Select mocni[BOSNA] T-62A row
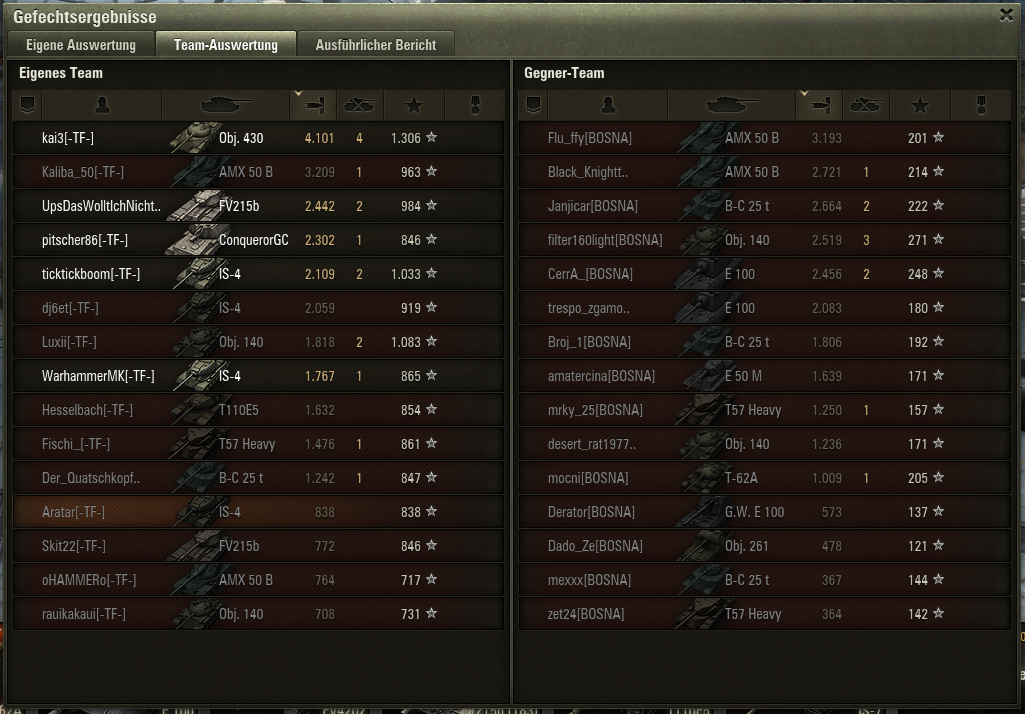This screenshot has width=1025, height=714. (590, 478)
